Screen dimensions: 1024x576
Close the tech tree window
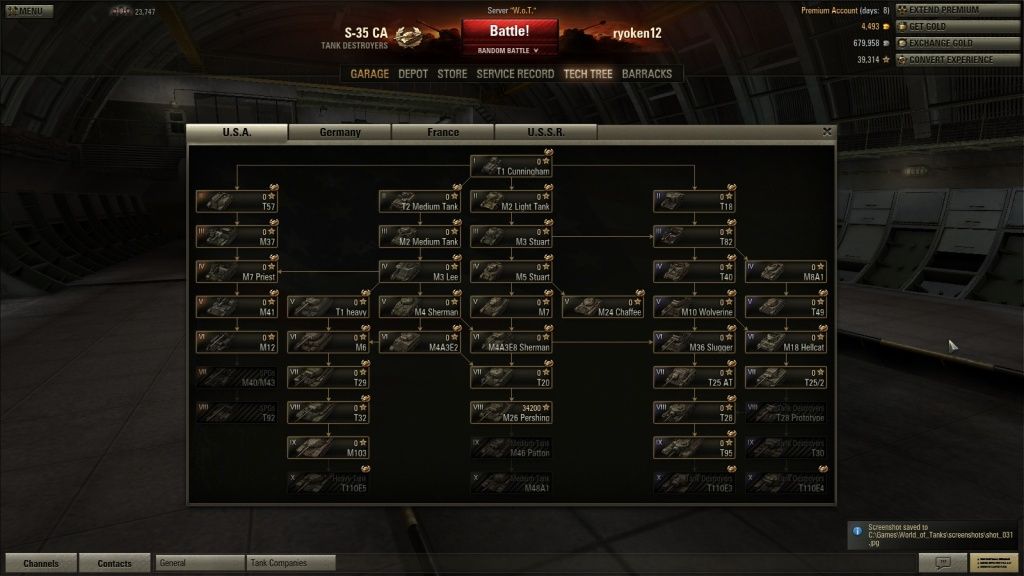tap(827, 131)
